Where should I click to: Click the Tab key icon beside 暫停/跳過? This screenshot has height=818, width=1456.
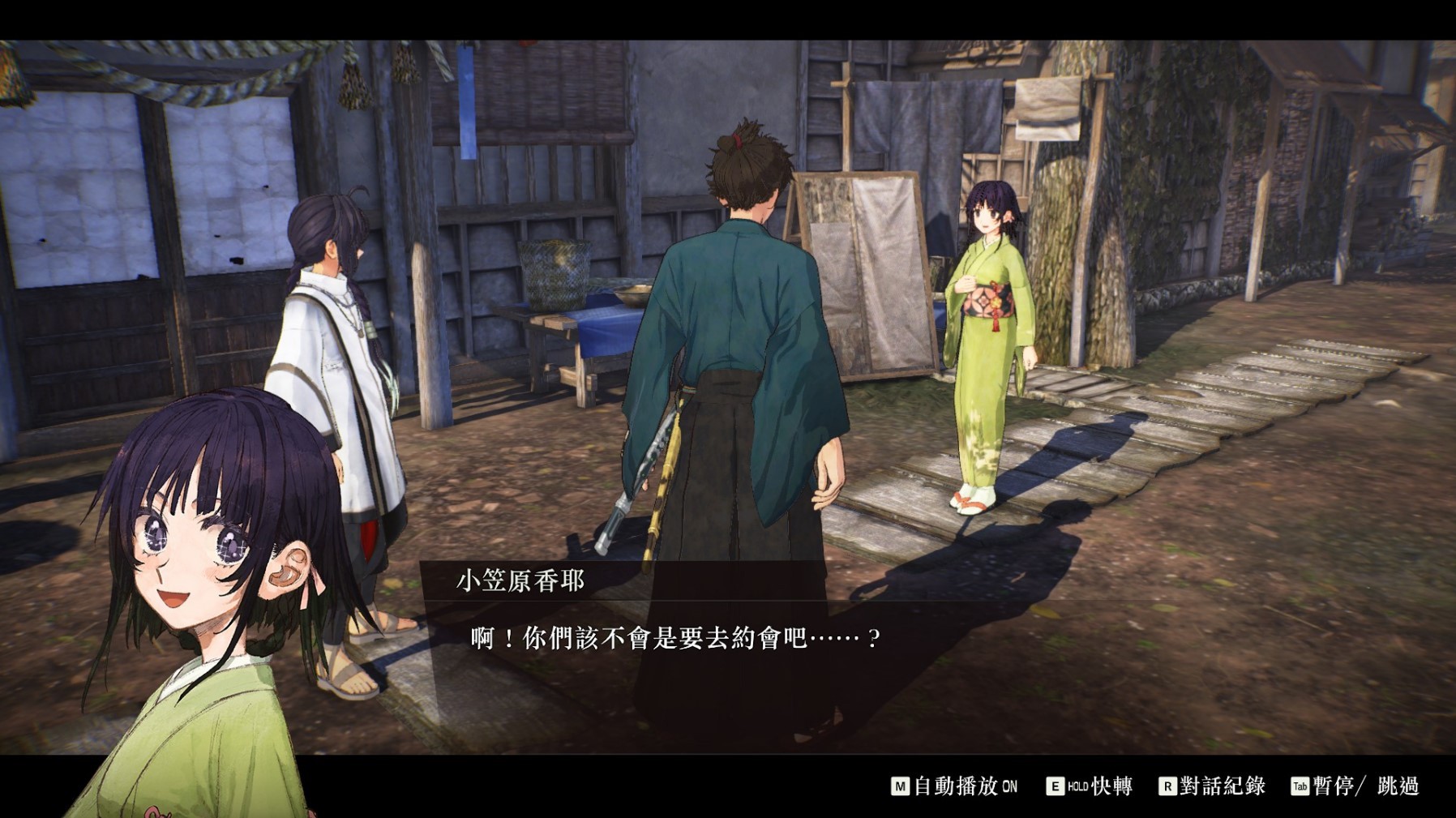tap(1299, 785)
